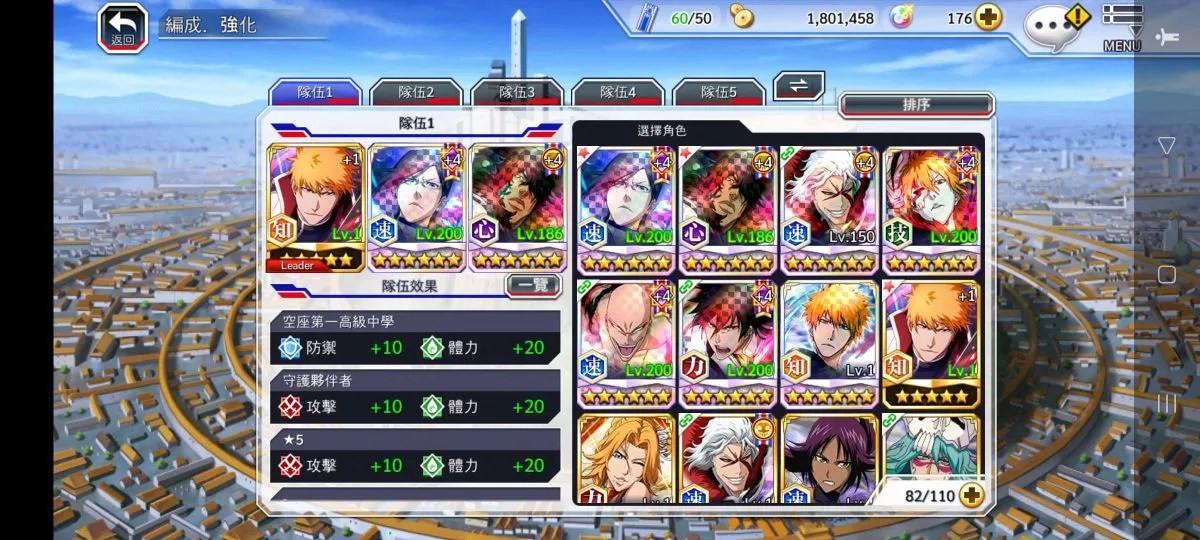The height and width of the screenshot is (540, 1200).
Task: Show the 一覽 team effects list
Action: (533, 285)
